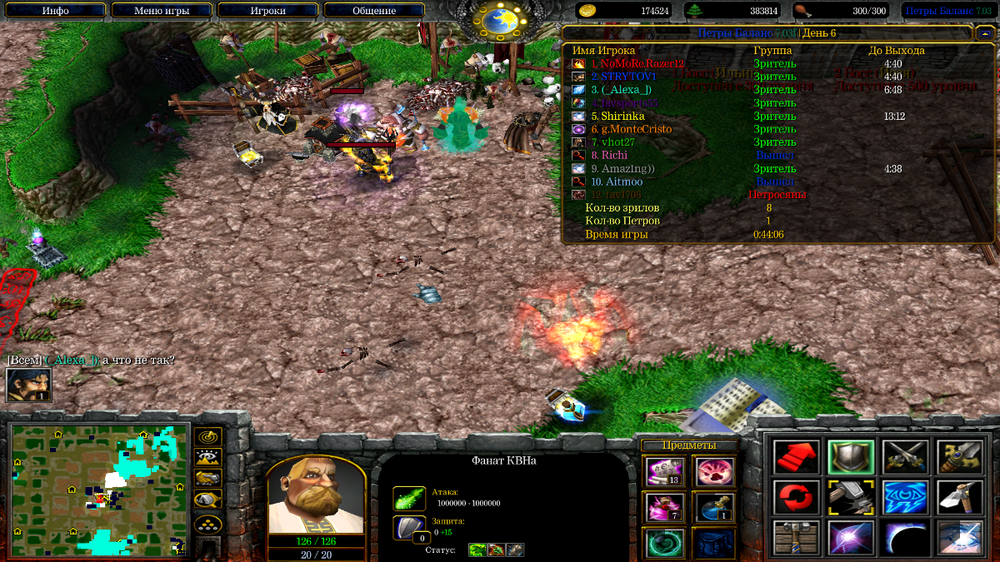1000x562 pixels.
Task: Click the formation movement toggle button
Action: (208, 524)
